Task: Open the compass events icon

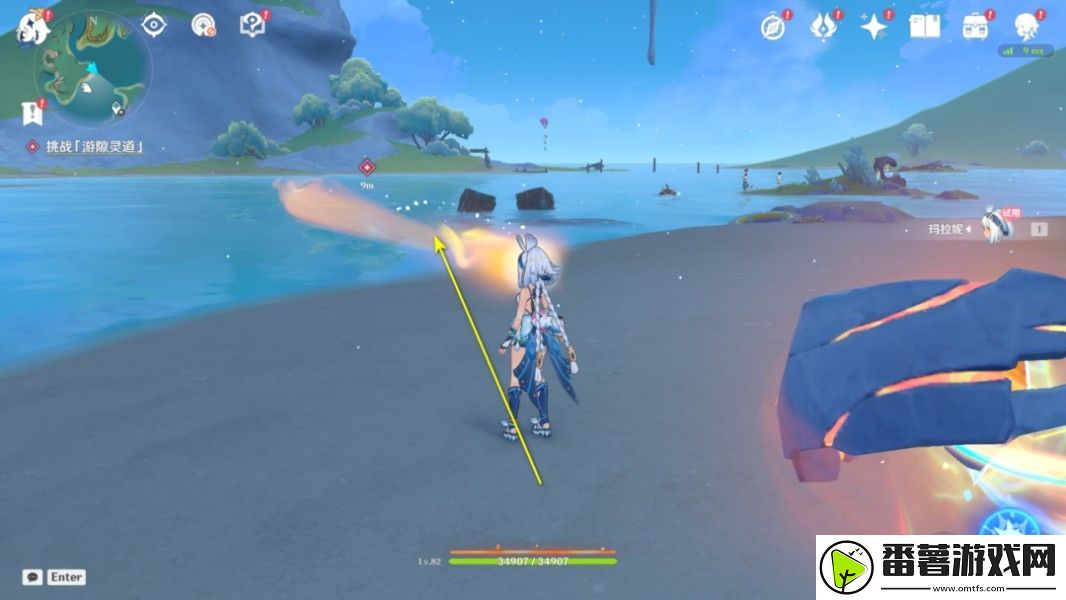Action: click(772, 27)
